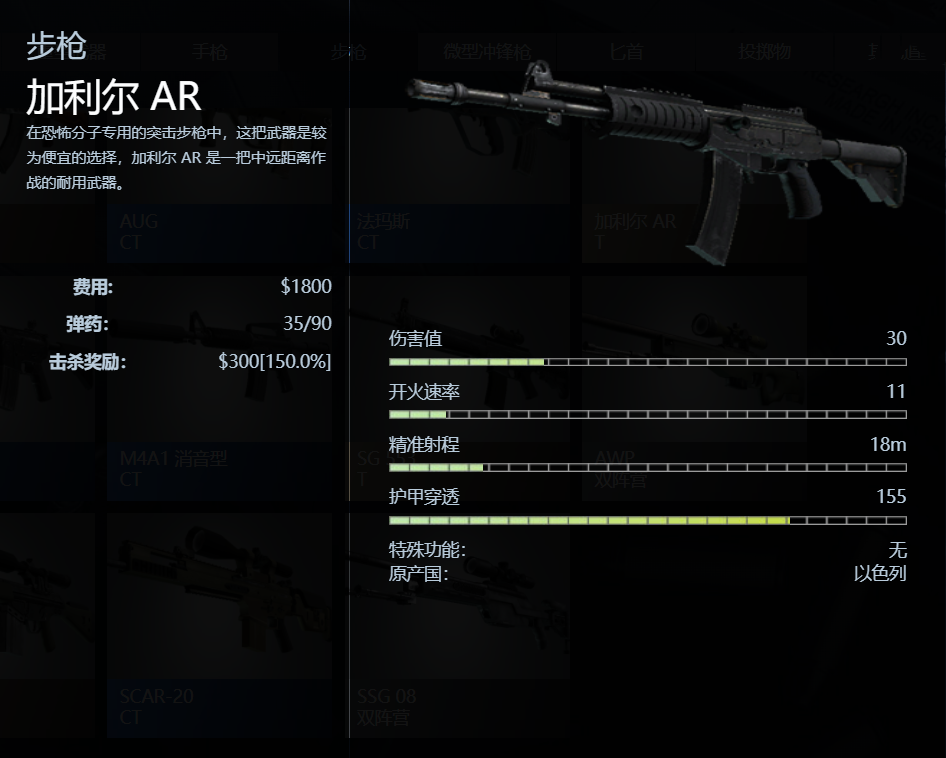Open the 微型冲锋枪 (SMG) tab
946x758 pixels.
(487, 52)
